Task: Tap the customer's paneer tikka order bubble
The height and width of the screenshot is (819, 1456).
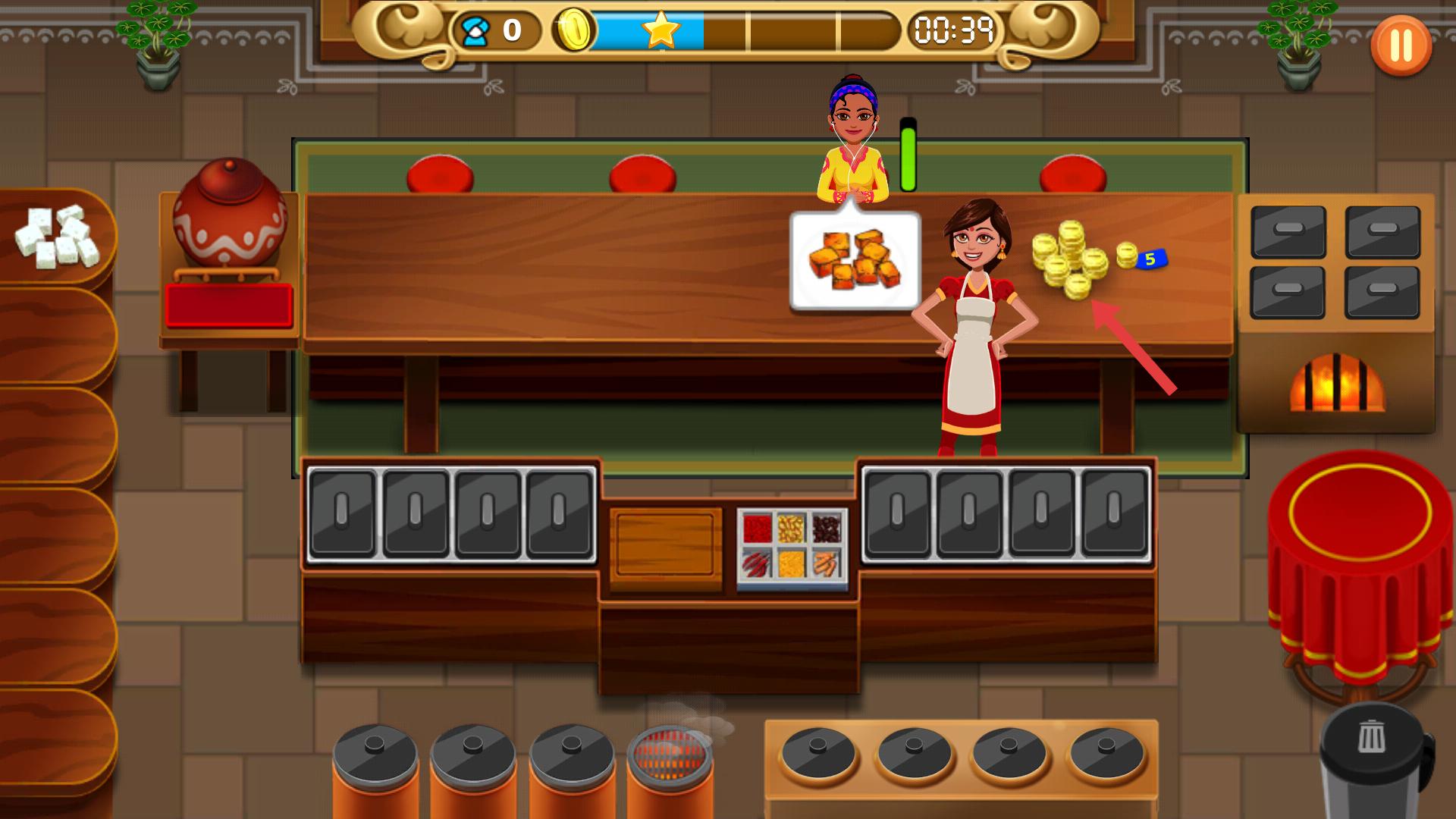Action: (x=855, y=262)
